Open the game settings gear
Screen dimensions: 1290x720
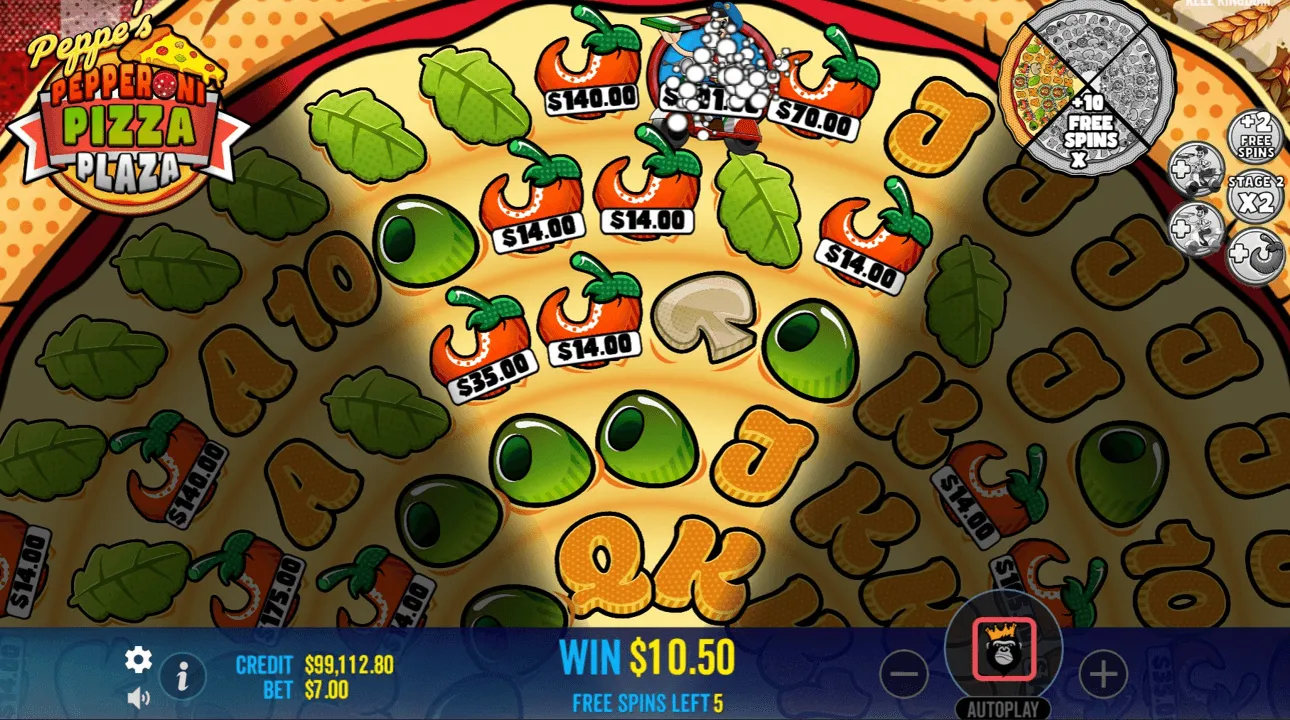tap(137, 660)
